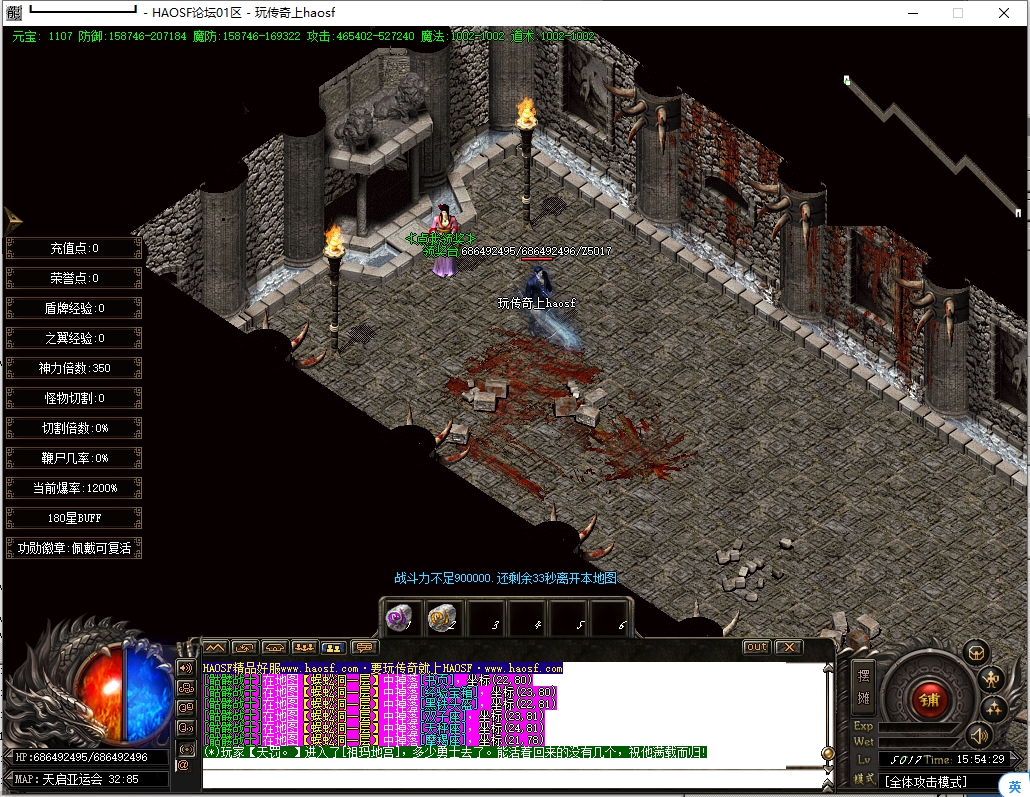Use the purple scroll in hotbar slot 1
This screenshot has height=797, width=1030.
coord(399,617)
